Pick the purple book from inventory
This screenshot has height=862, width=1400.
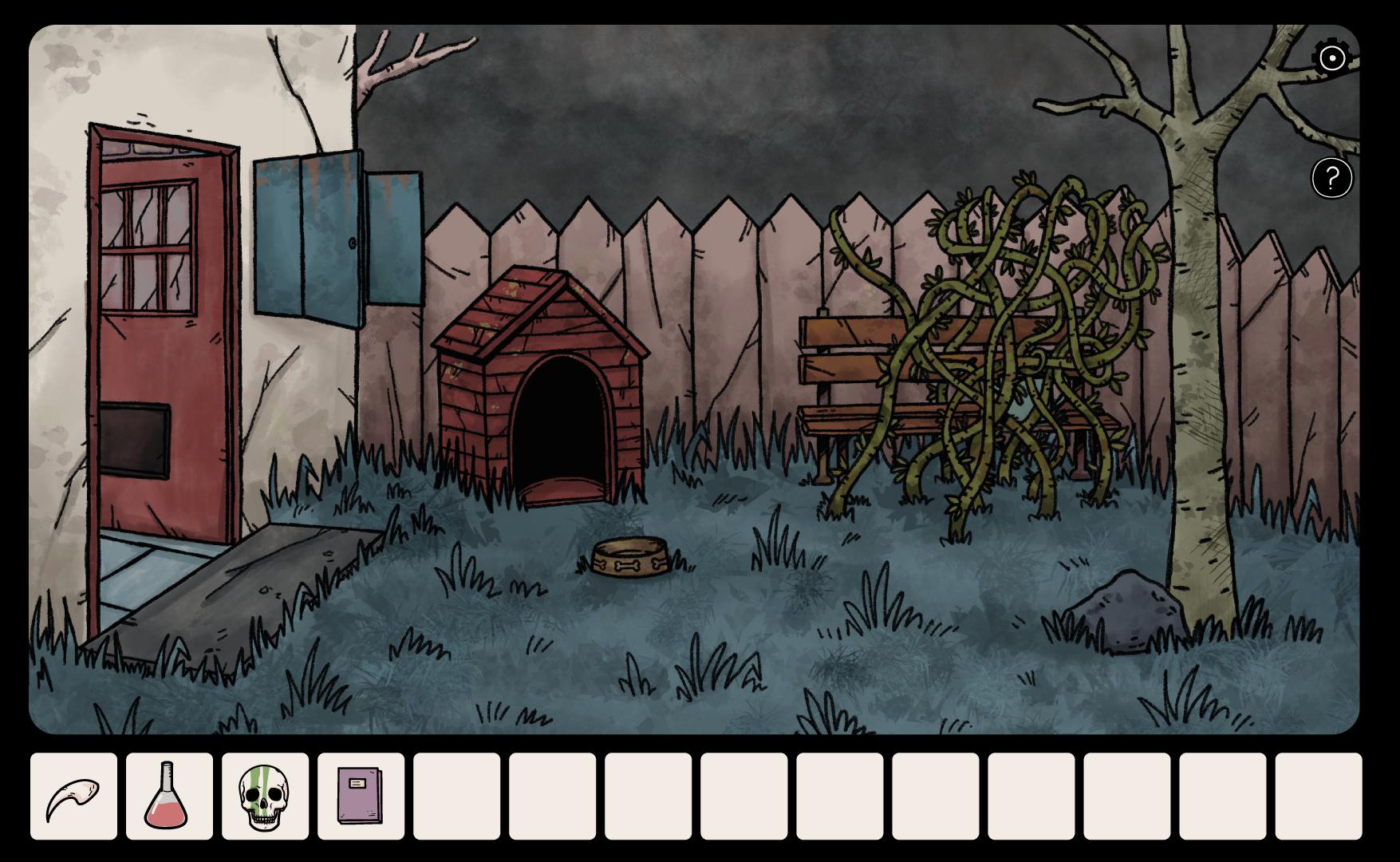coord(361,796)
